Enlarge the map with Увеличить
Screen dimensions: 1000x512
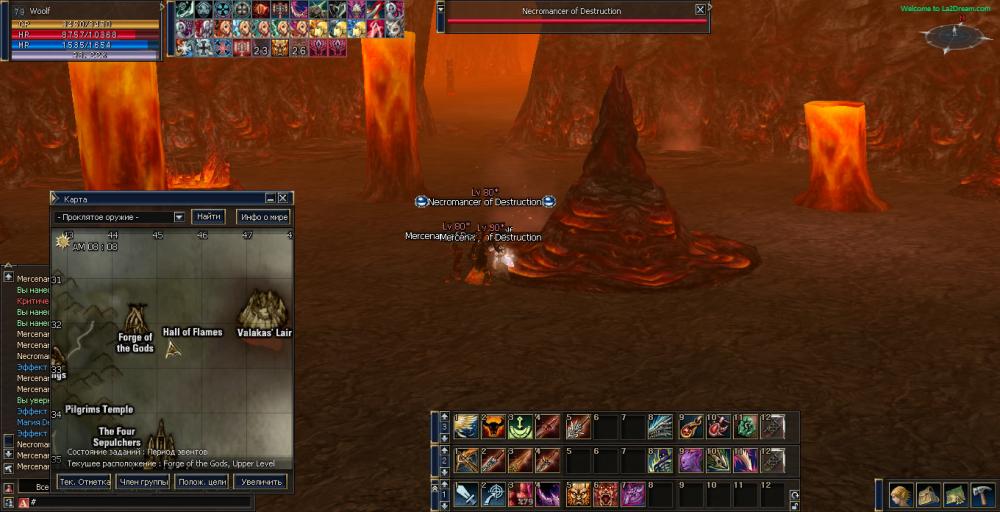point(260,482)
